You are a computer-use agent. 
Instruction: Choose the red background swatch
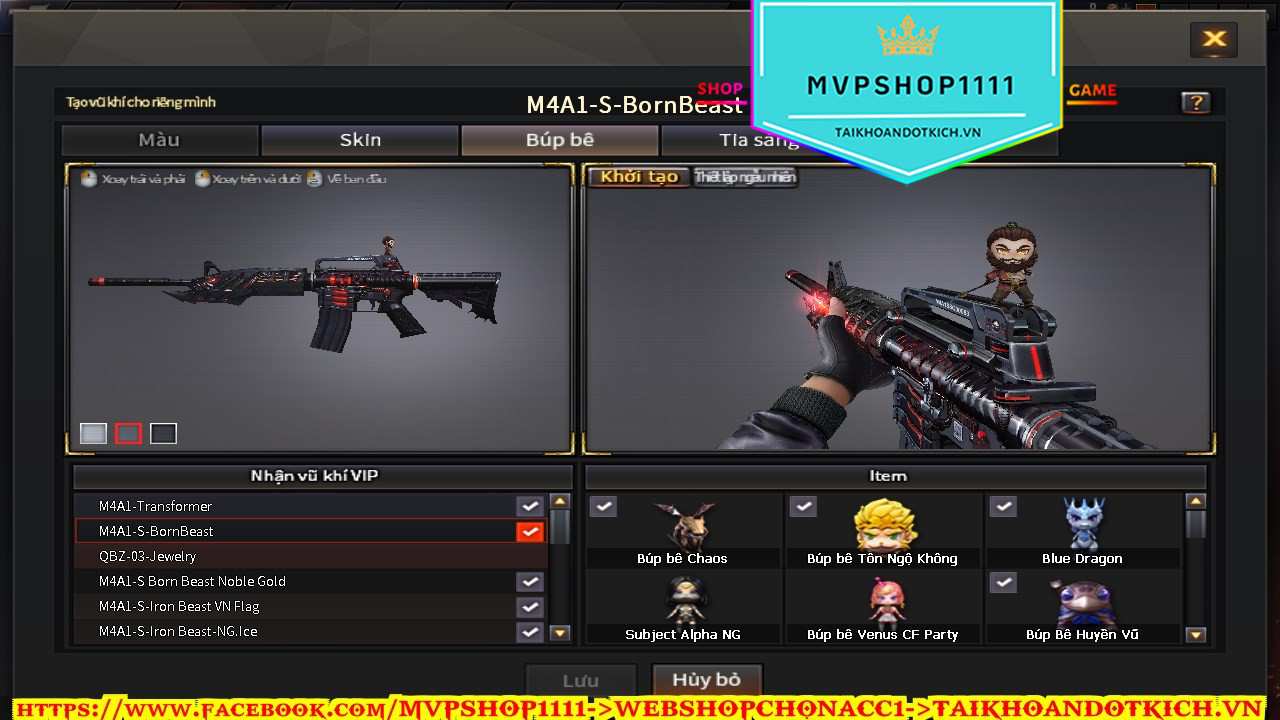click(x=128, y=433)
